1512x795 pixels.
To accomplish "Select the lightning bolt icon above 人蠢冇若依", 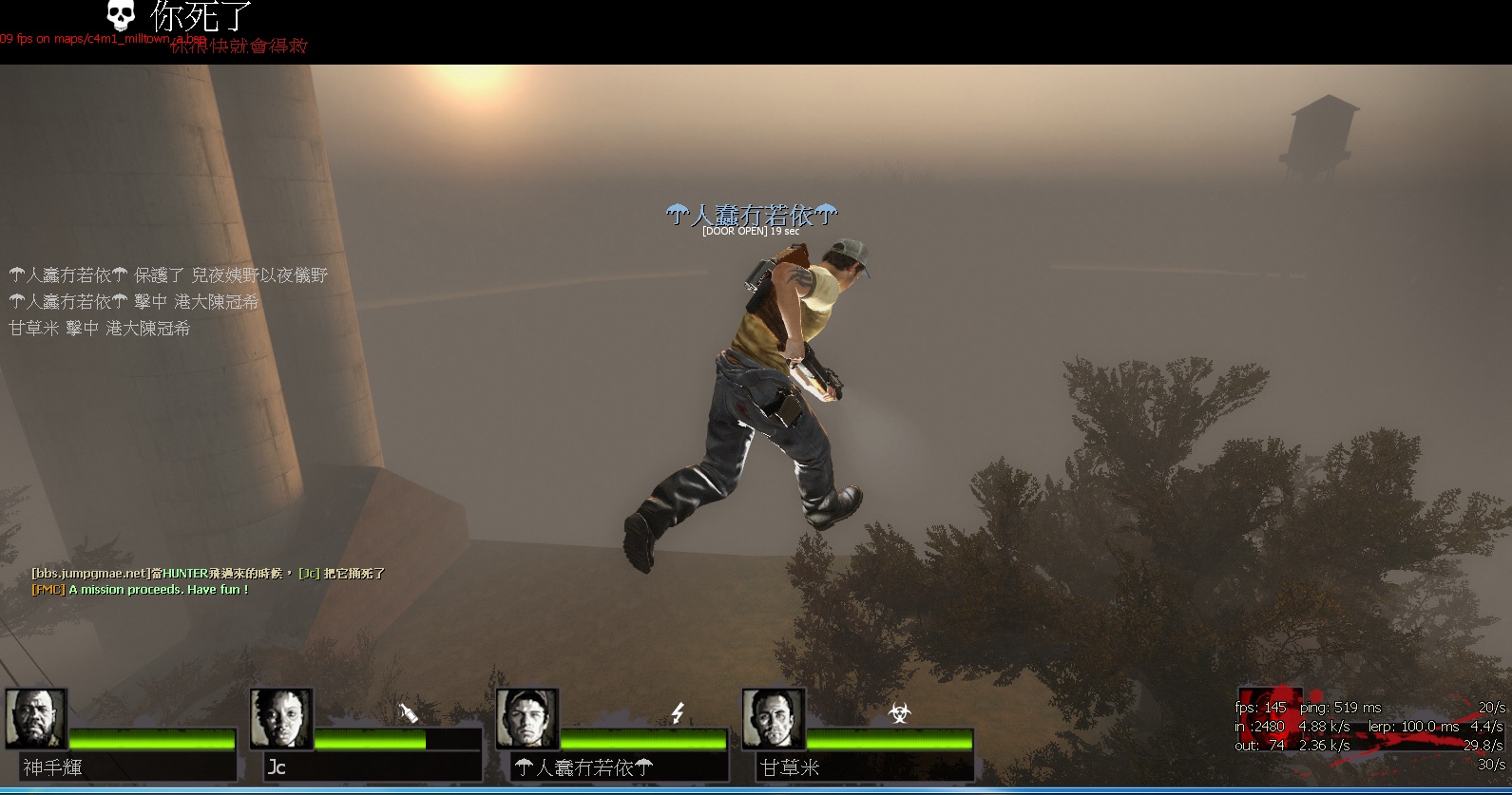I will (678, 712).
